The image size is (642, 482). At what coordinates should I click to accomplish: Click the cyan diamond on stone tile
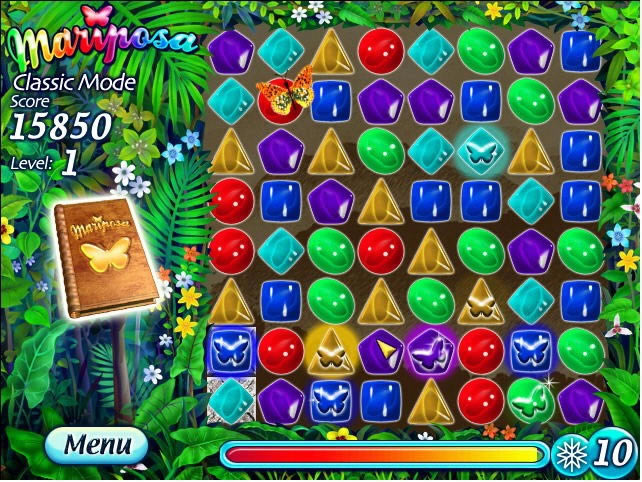click(x=232, y=400)
